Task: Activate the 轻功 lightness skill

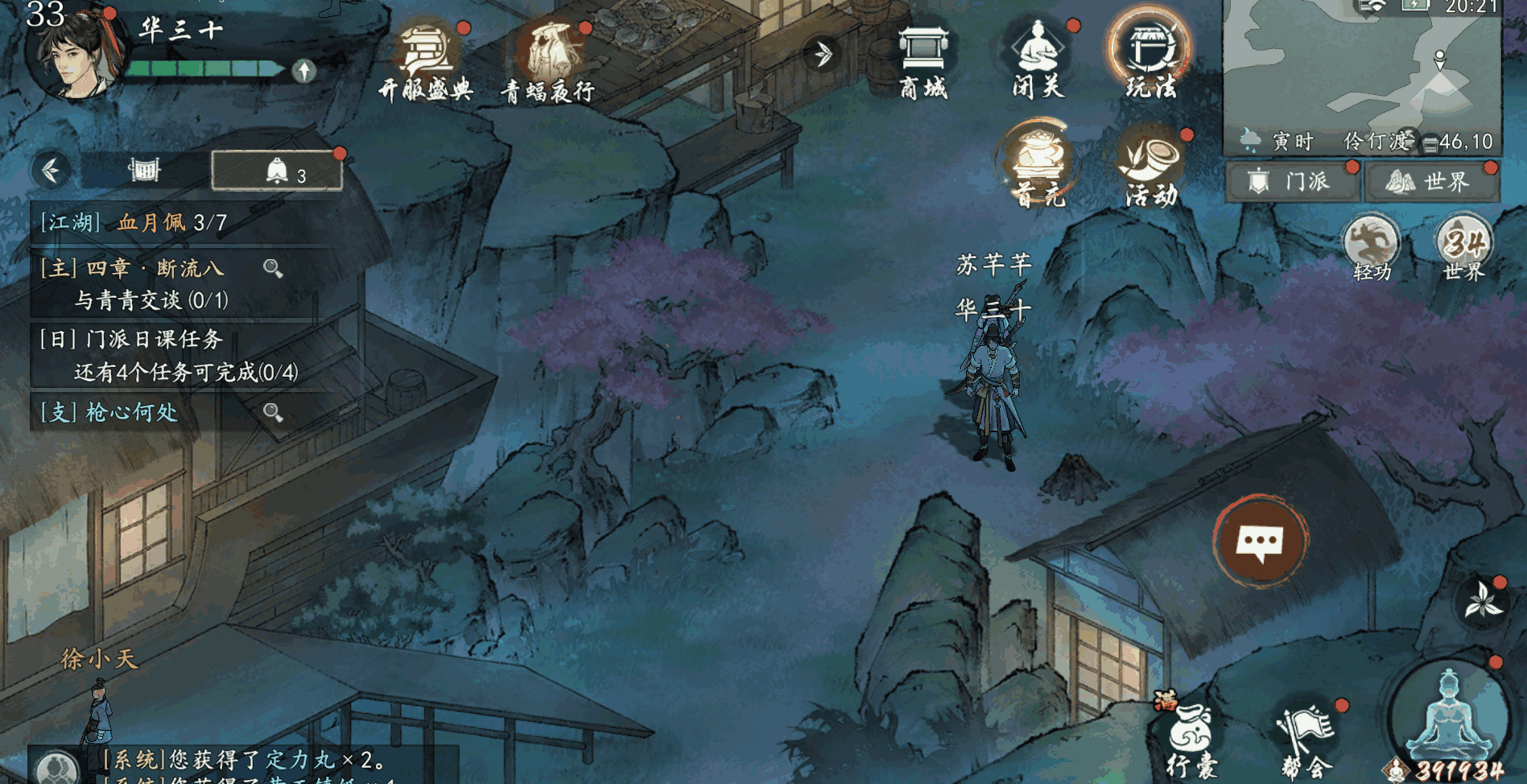Action: [1372, 247]
